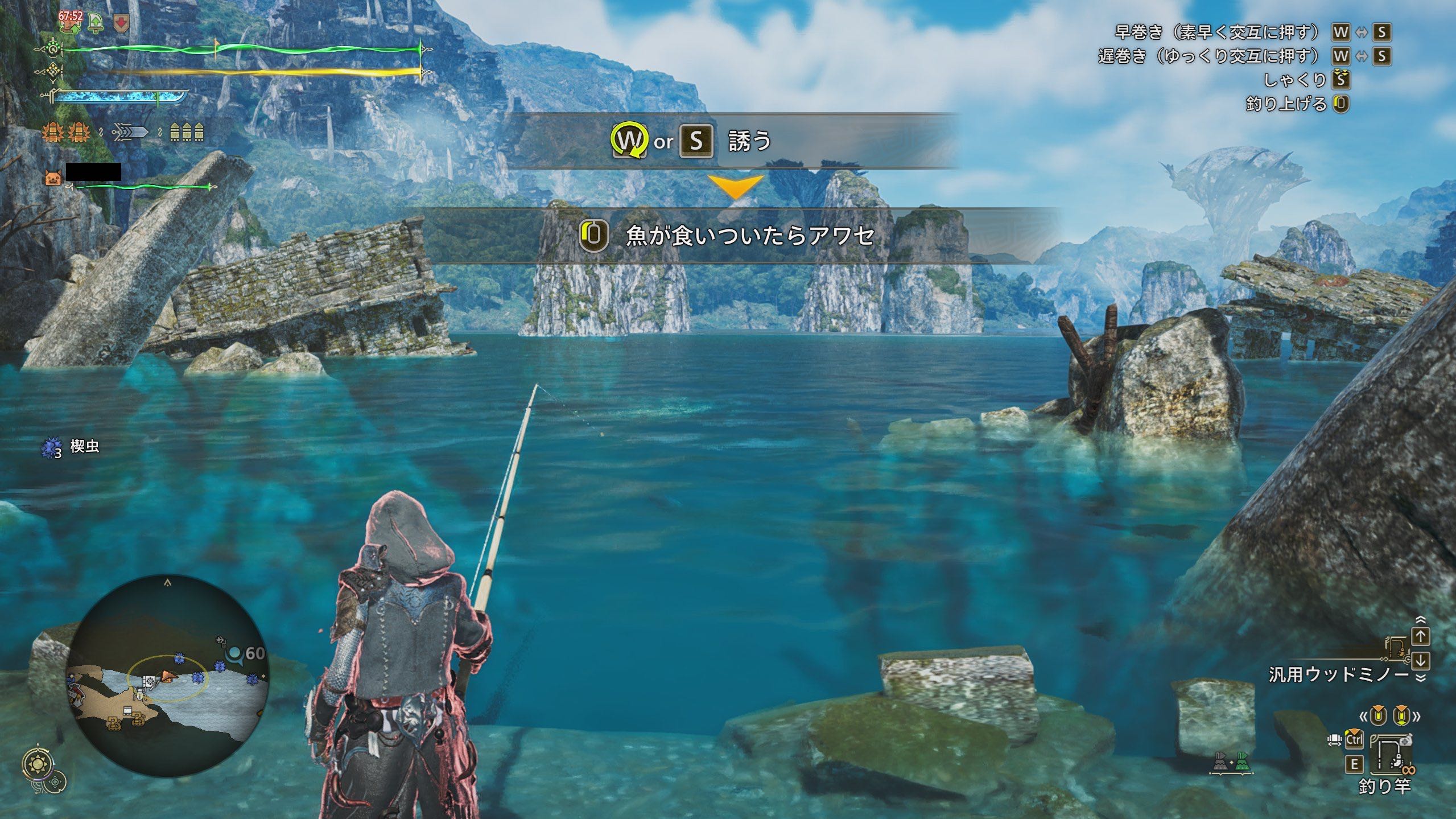
Task: Click the scarab beetle marker on minimap
Action: [x=140, y=693]
